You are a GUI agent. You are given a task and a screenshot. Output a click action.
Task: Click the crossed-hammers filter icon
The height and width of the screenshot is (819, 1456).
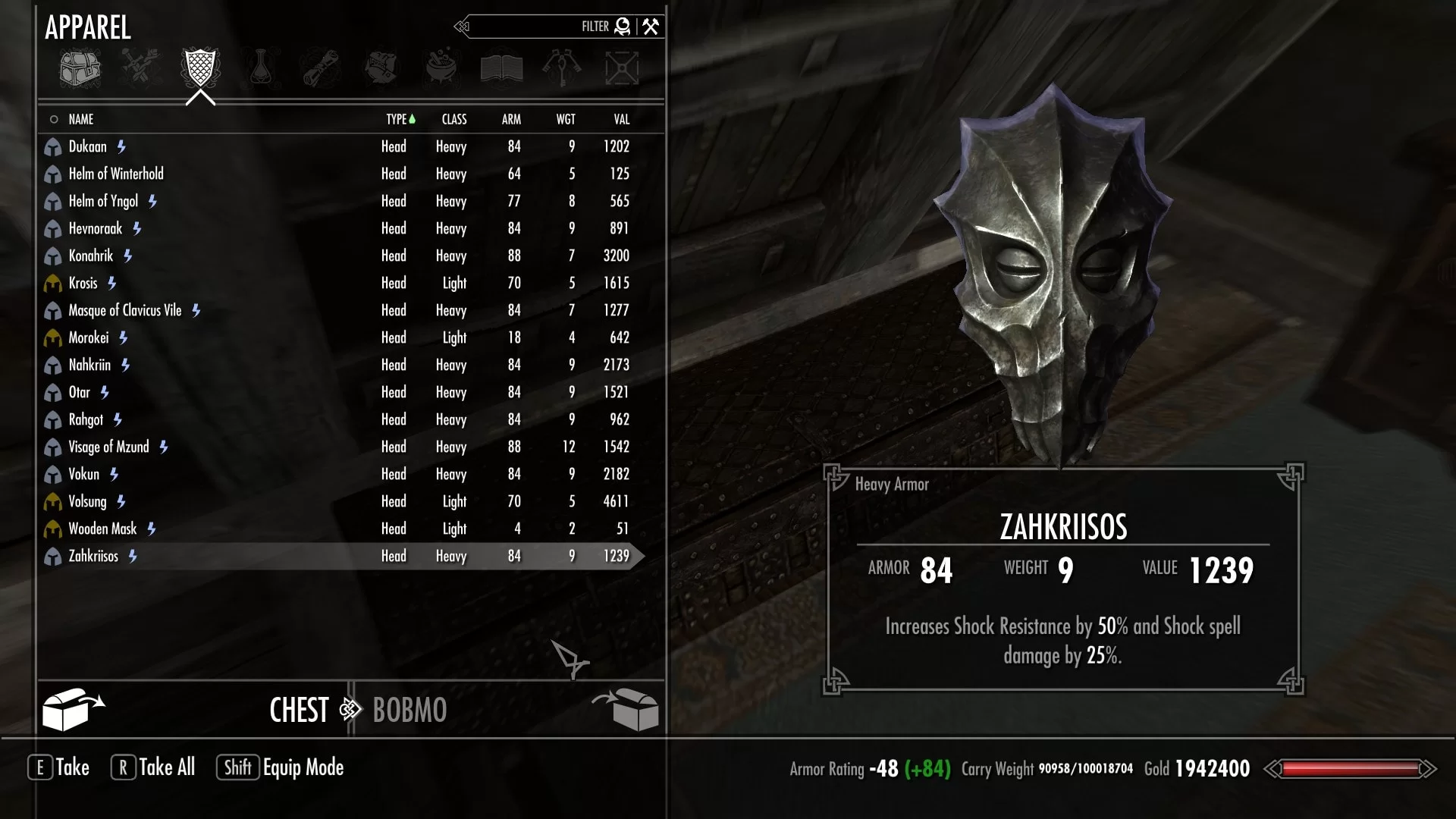click(649, 26)
